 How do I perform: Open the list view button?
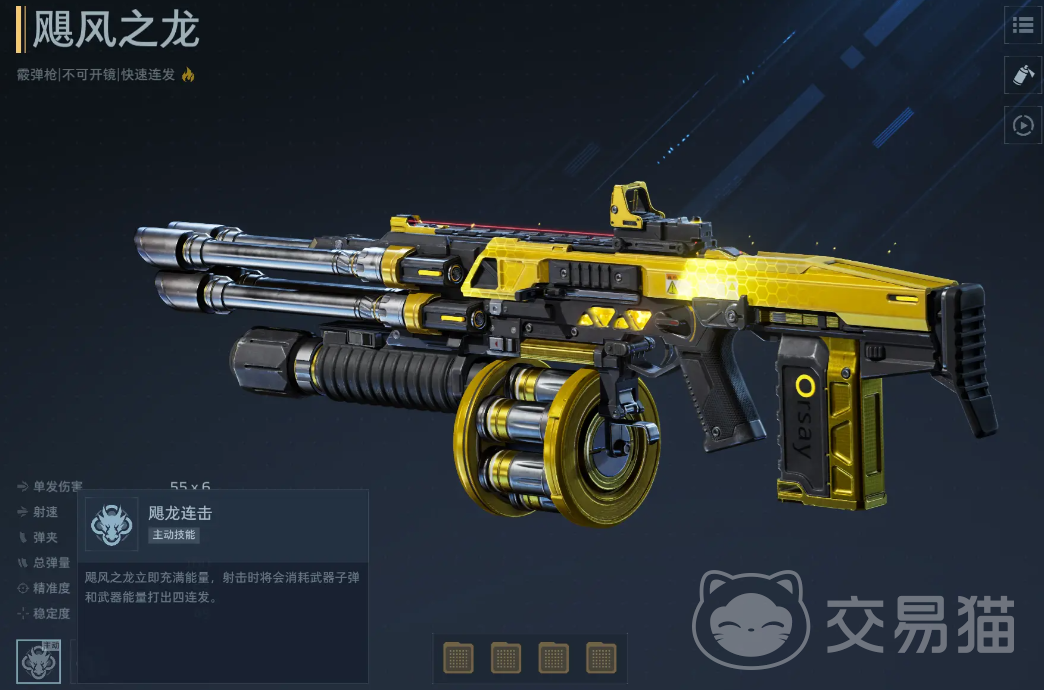coord(1023,25)
